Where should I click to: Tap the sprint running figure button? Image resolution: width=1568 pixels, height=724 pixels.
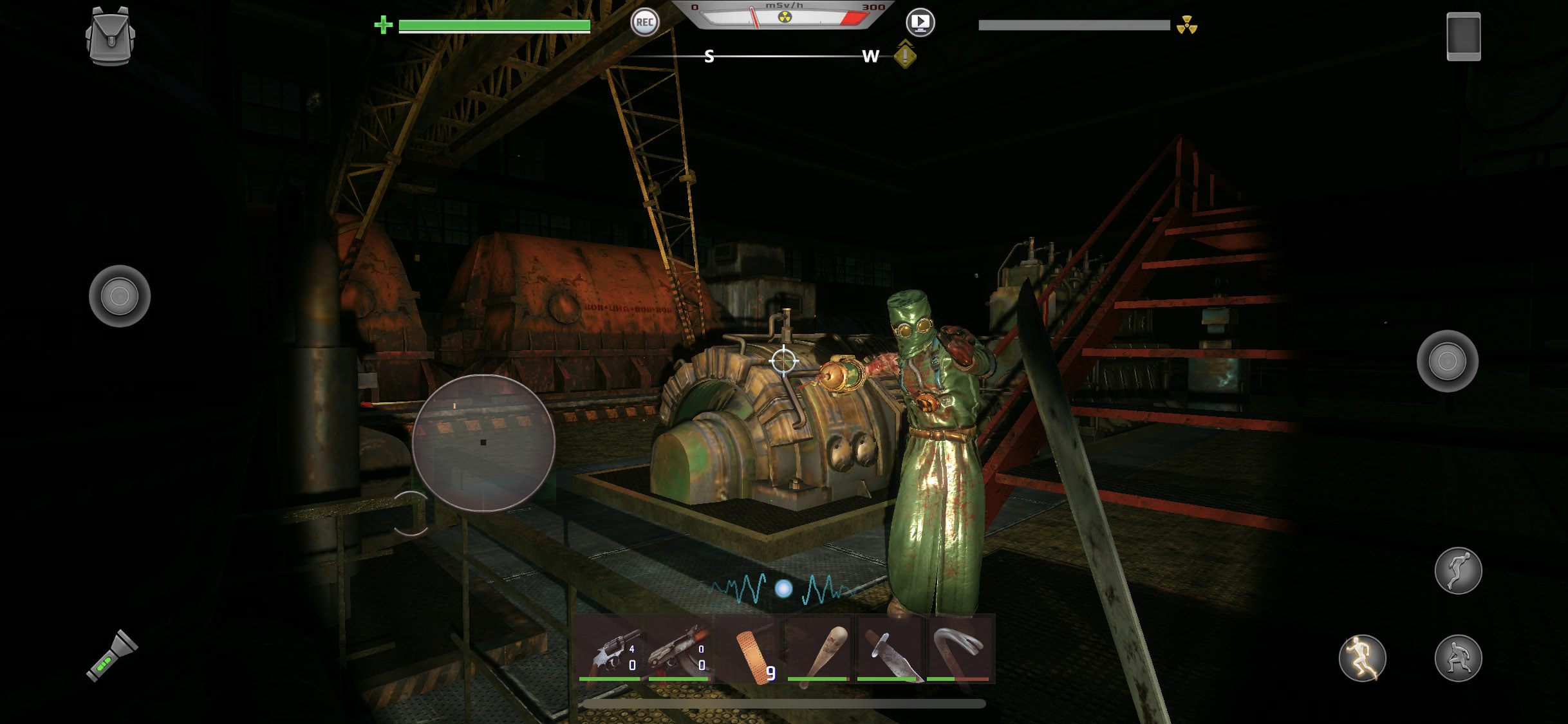click(x=1362, y=658)
